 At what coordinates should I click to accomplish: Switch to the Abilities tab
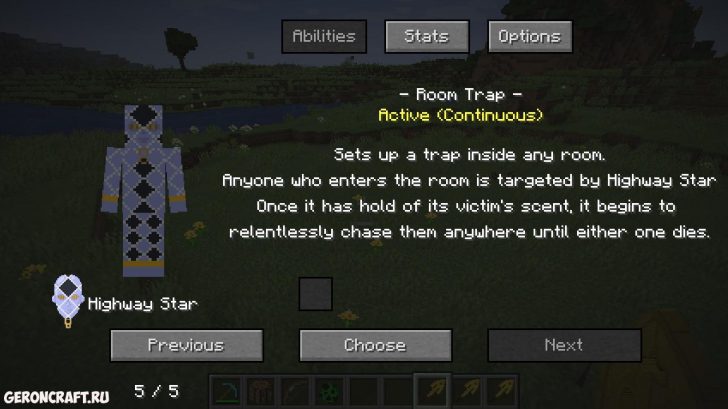(323, 37)
